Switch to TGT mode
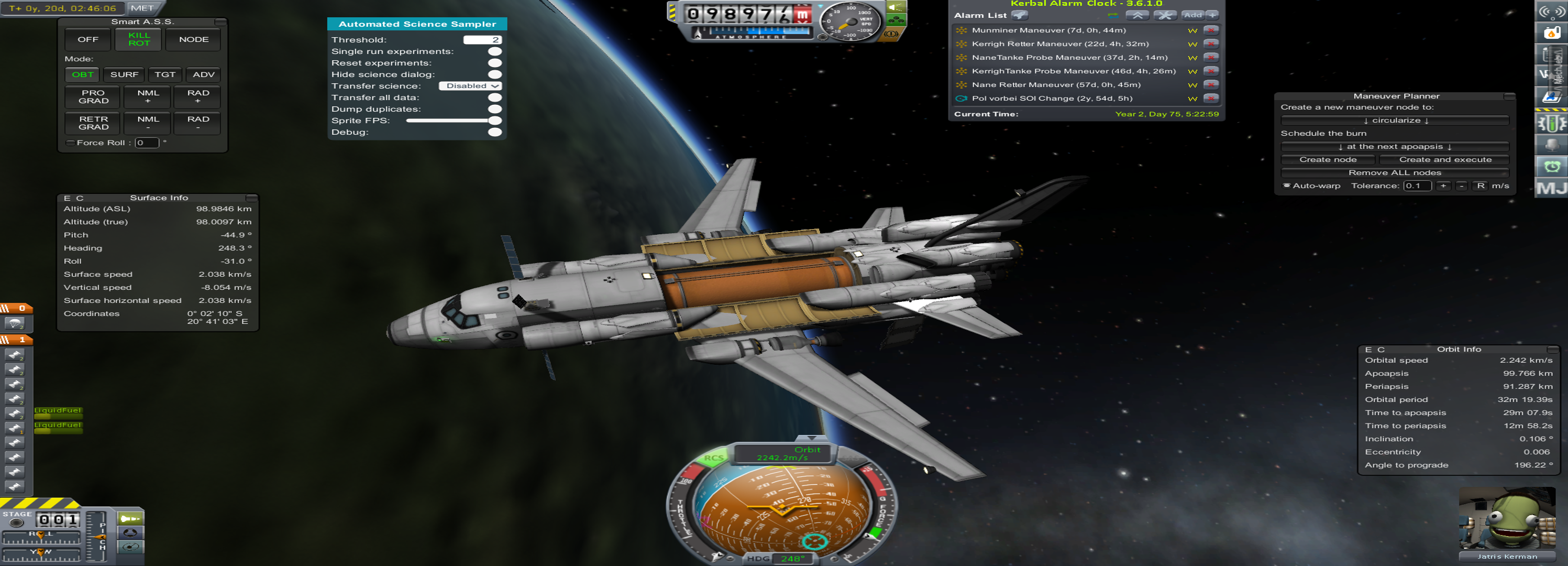1568x566 pixels. [164, 75]
